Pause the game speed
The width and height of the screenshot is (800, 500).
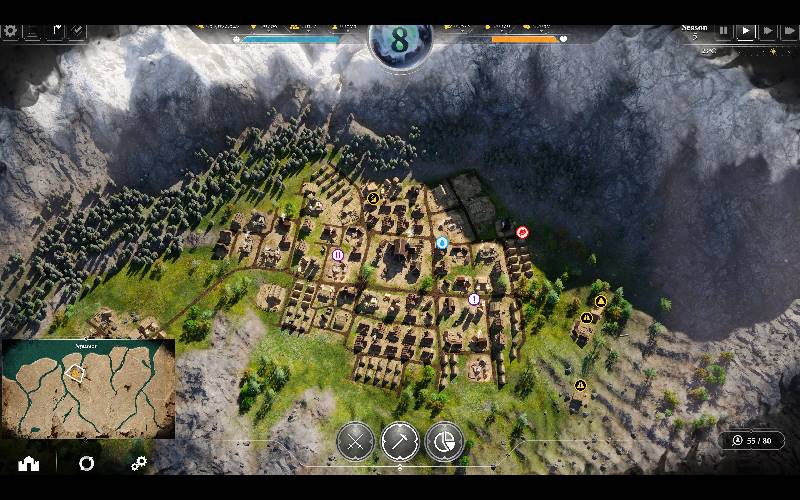click(x=724, y=32)
